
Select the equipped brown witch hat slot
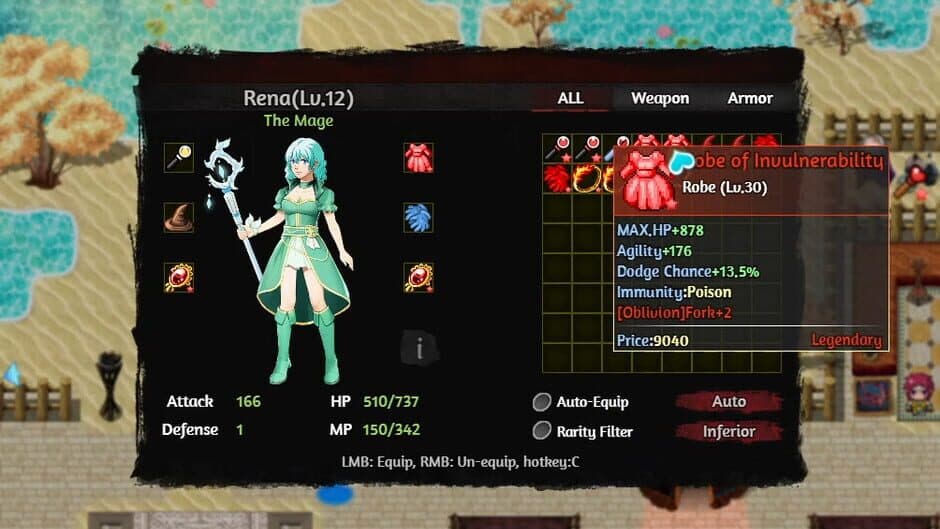(179, 217)
